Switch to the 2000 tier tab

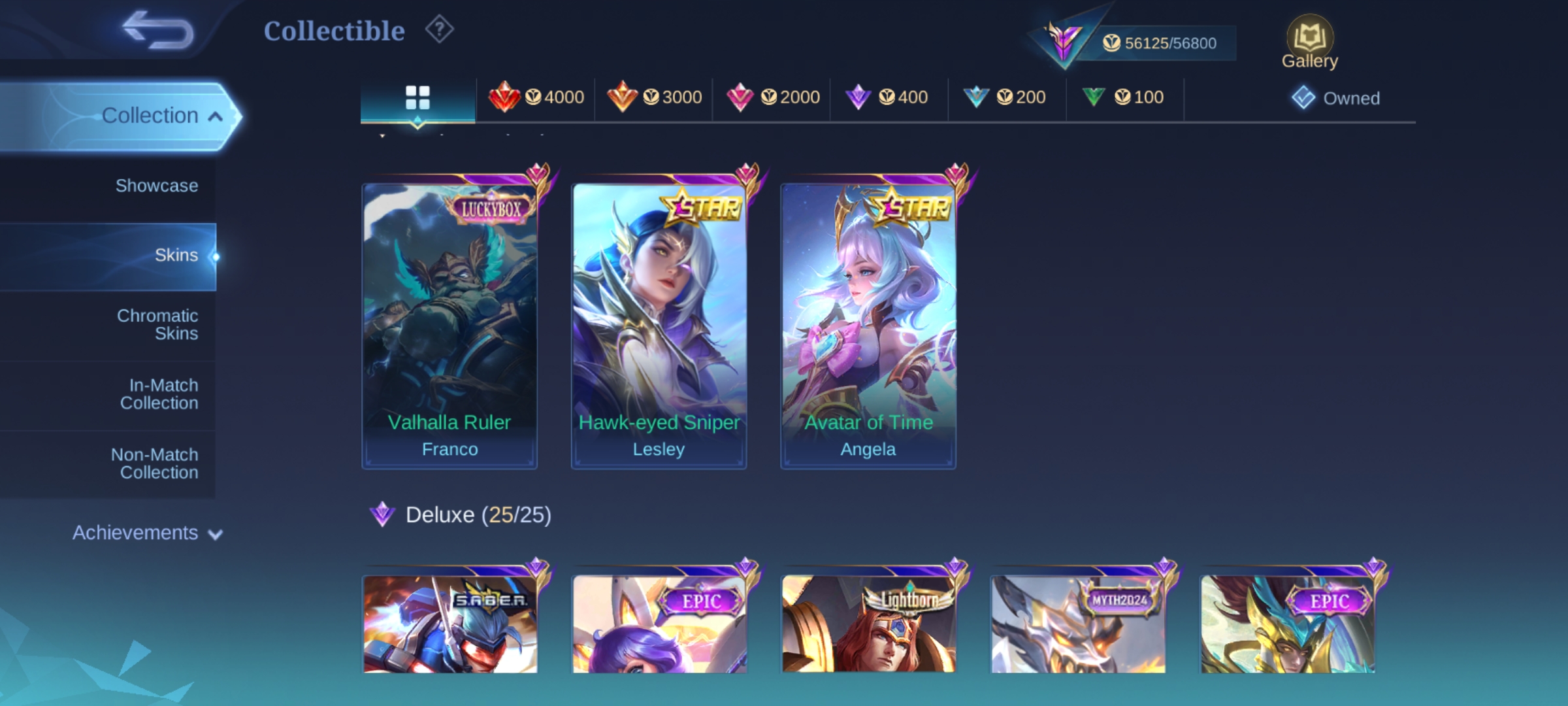point(772,97)
